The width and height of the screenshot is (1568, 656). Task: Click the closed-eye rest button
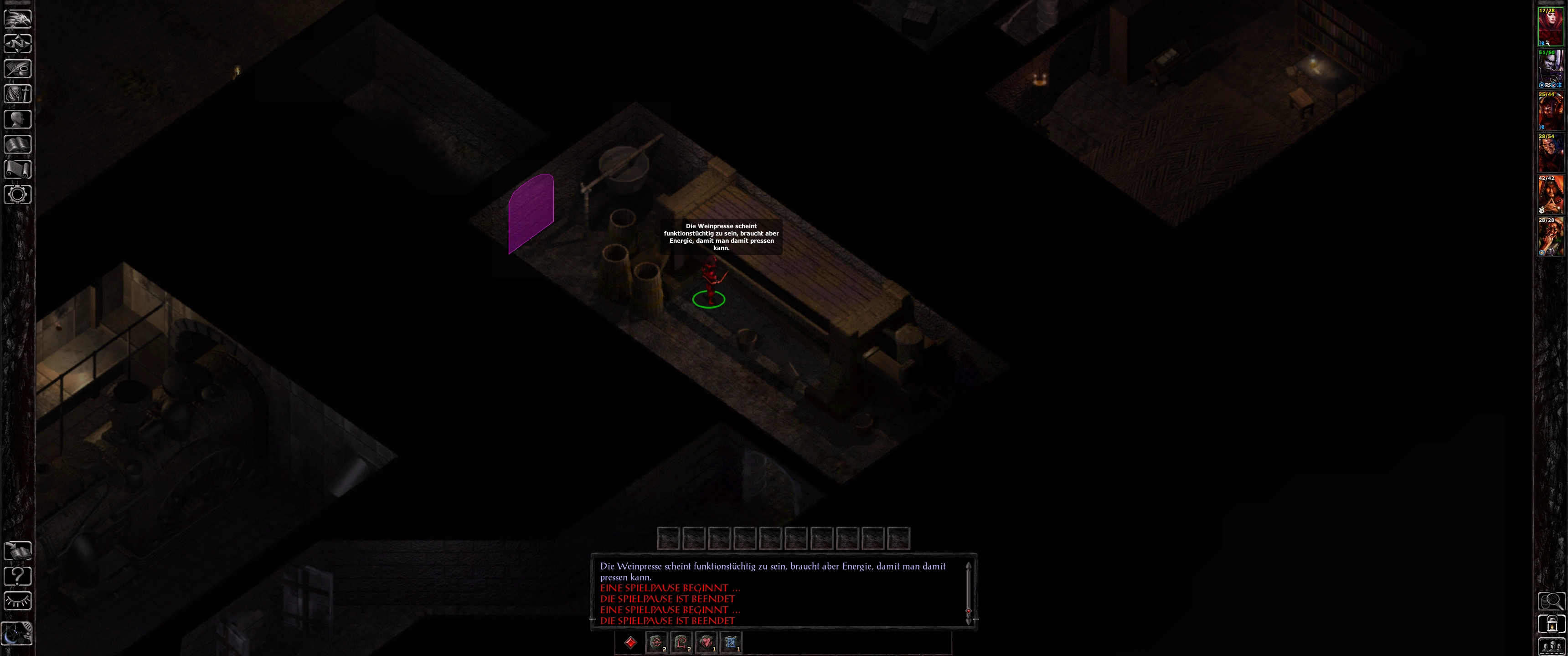point(18,600)
